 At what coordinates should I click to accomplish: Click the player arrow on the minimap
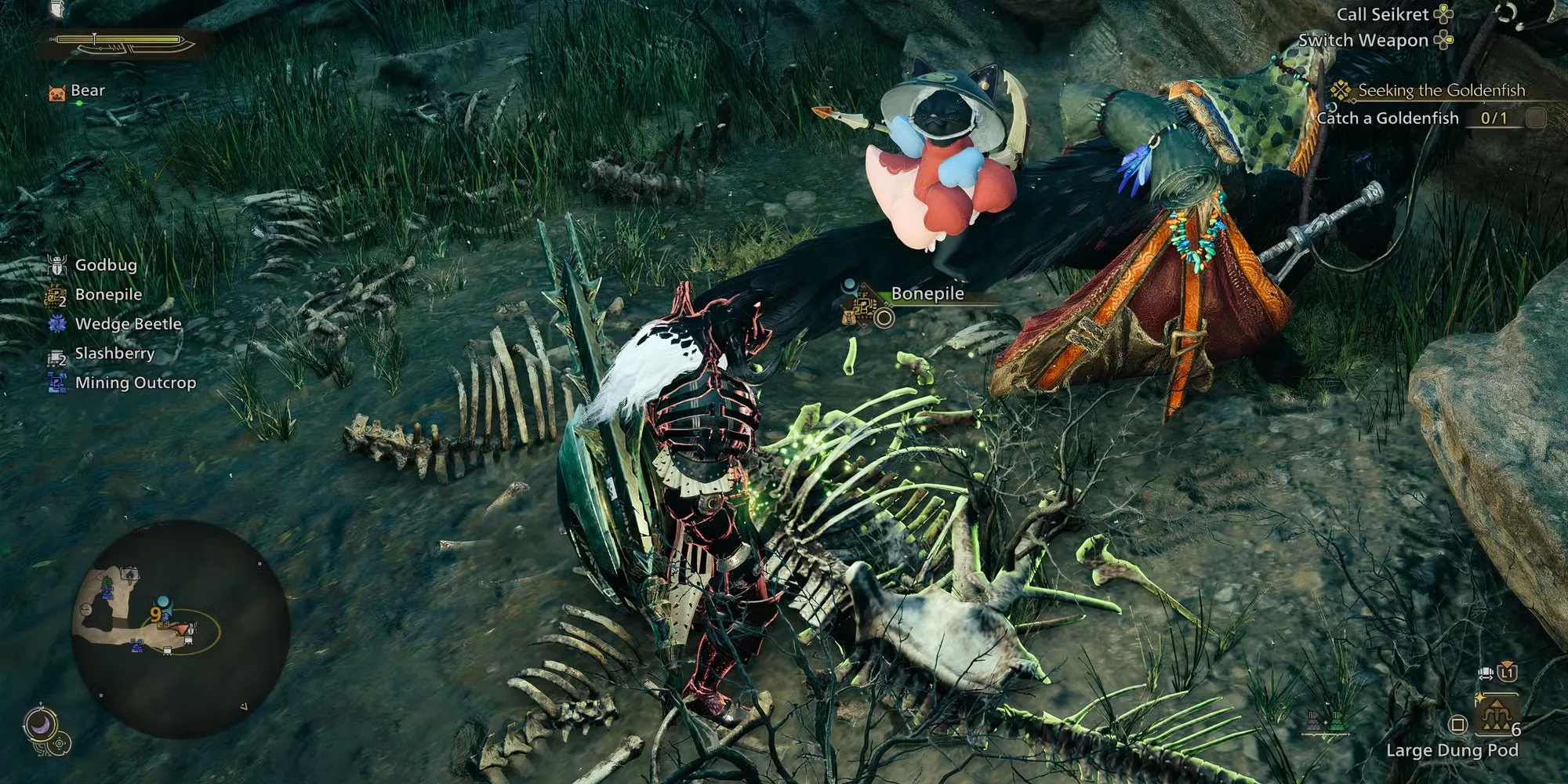click(181, 629)
